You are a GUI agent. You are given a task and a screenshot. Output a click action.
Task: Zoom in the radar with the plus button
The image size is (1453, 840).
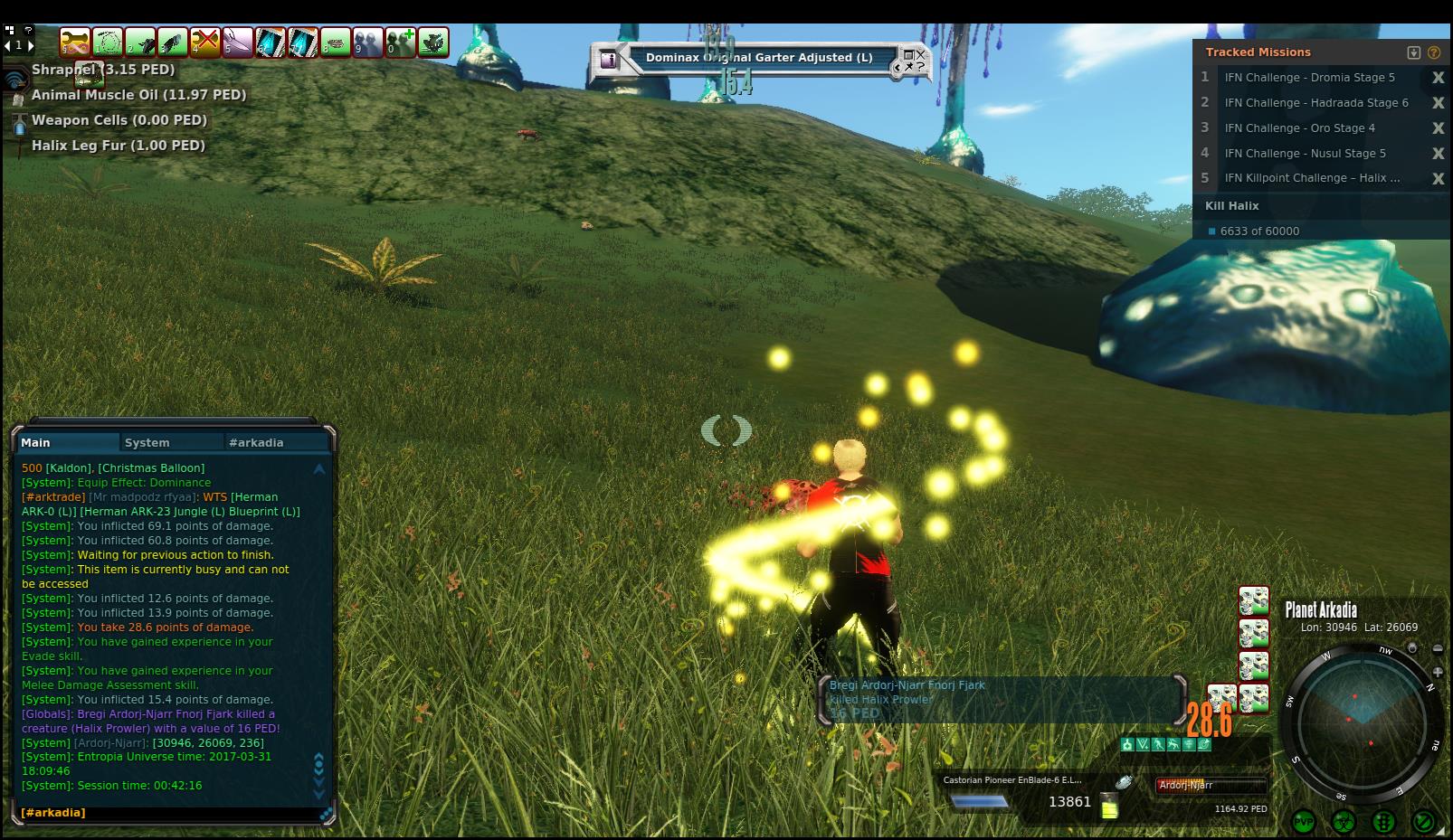pos(1438,672)
